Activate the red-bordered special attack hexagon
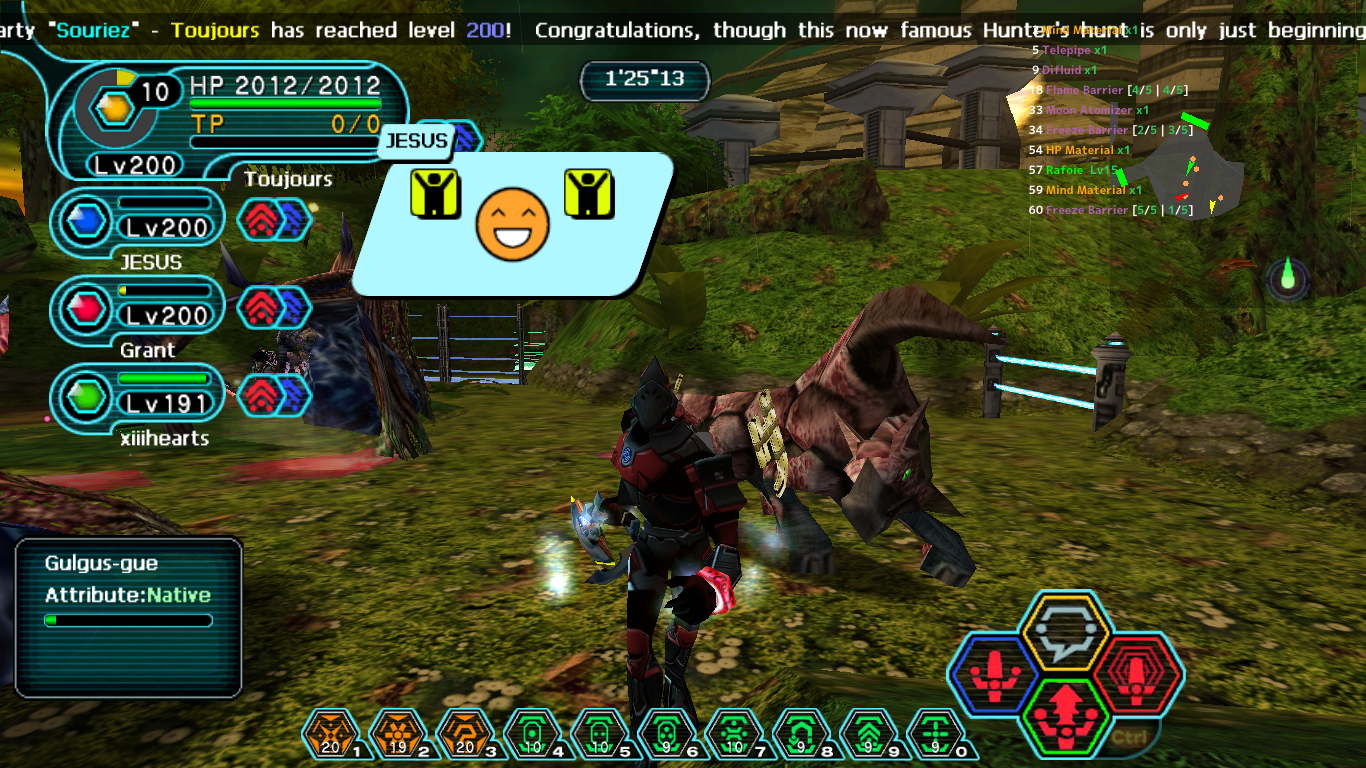This screenshot has width=1366, height=768. click(1137, 674)
